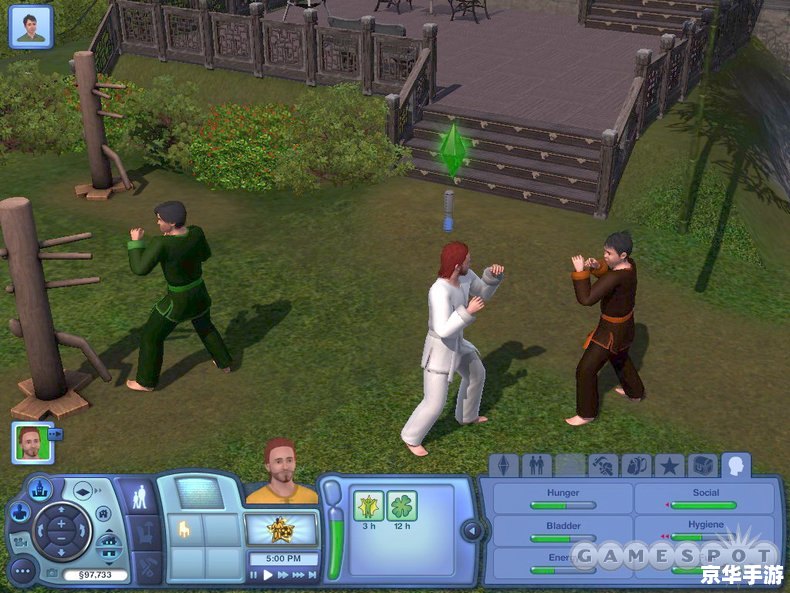
Task: Open the star Opportunities tab
Action: [669, 465]
